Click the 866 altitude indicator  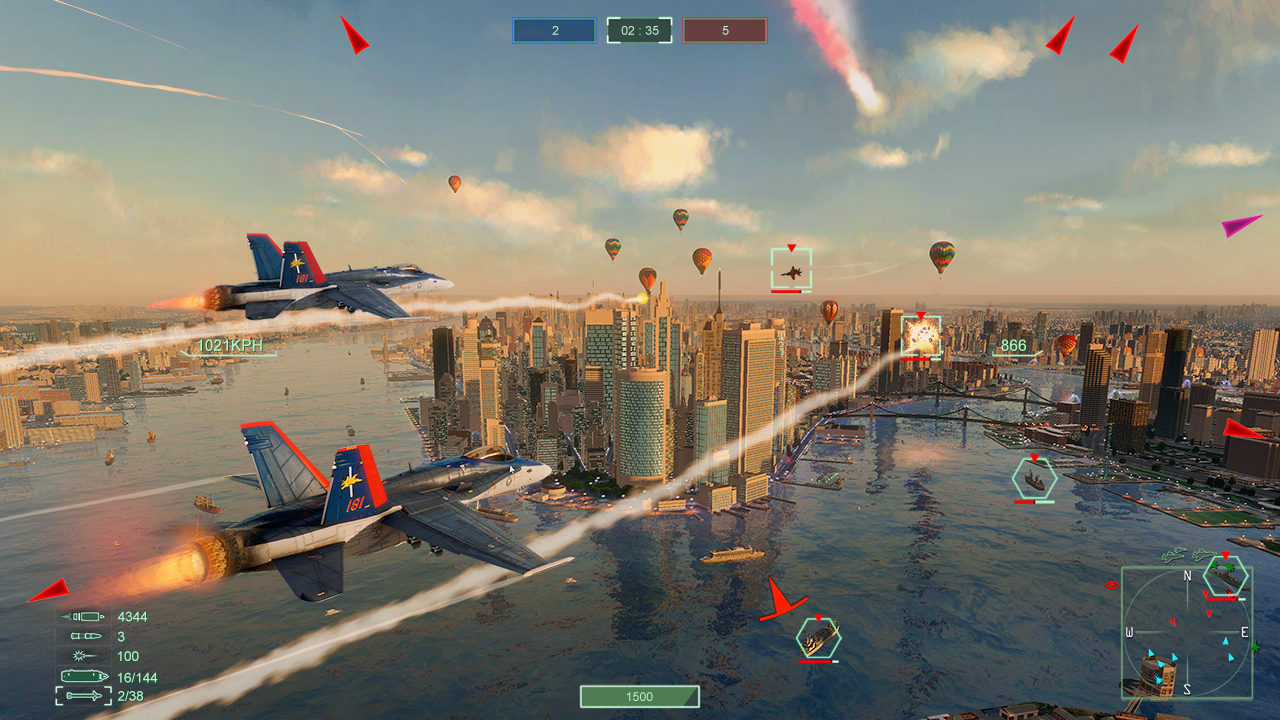pos(1012,344)
